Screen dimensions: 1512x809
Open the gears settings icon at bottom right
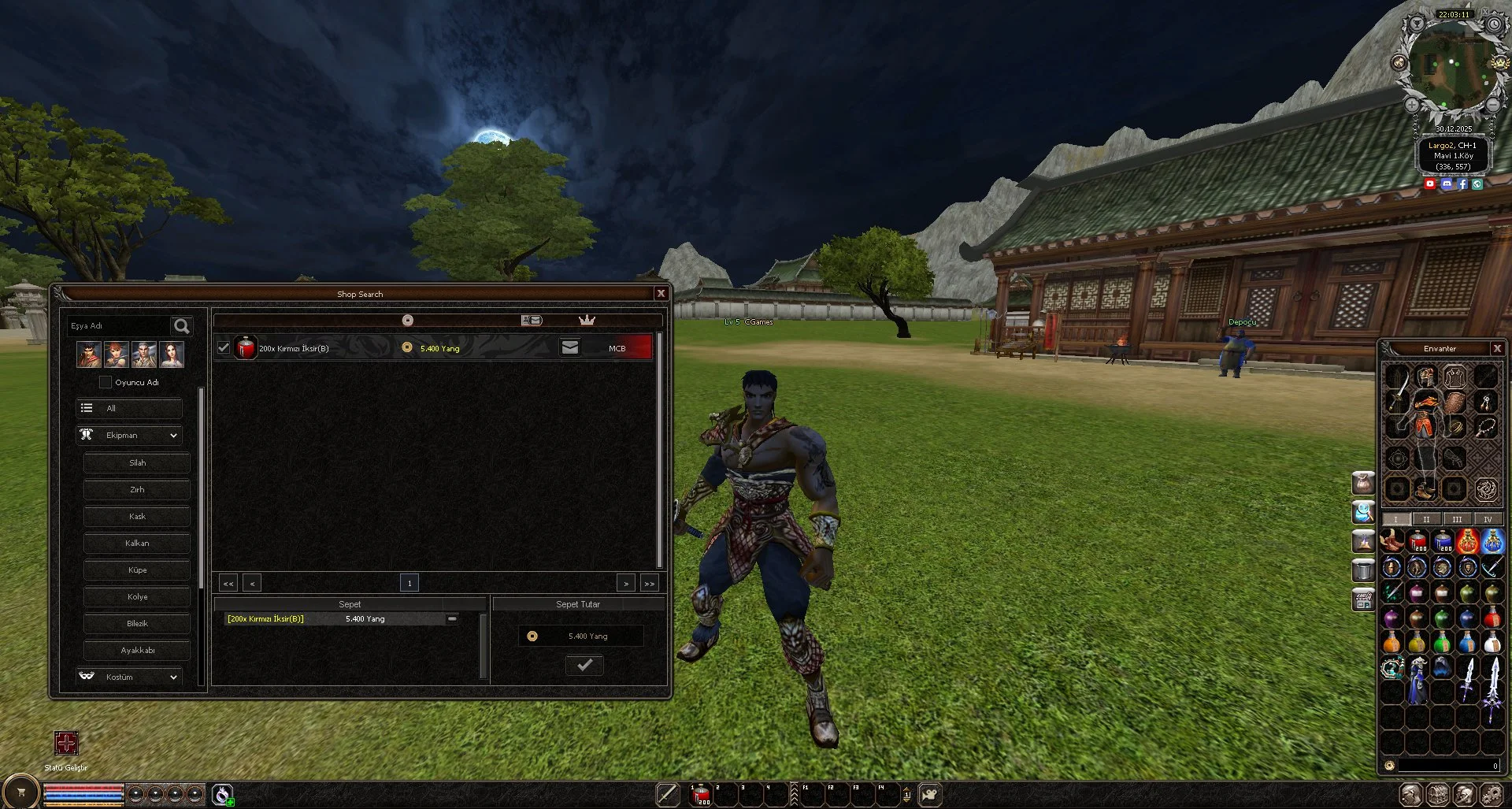click(1490, 795)
